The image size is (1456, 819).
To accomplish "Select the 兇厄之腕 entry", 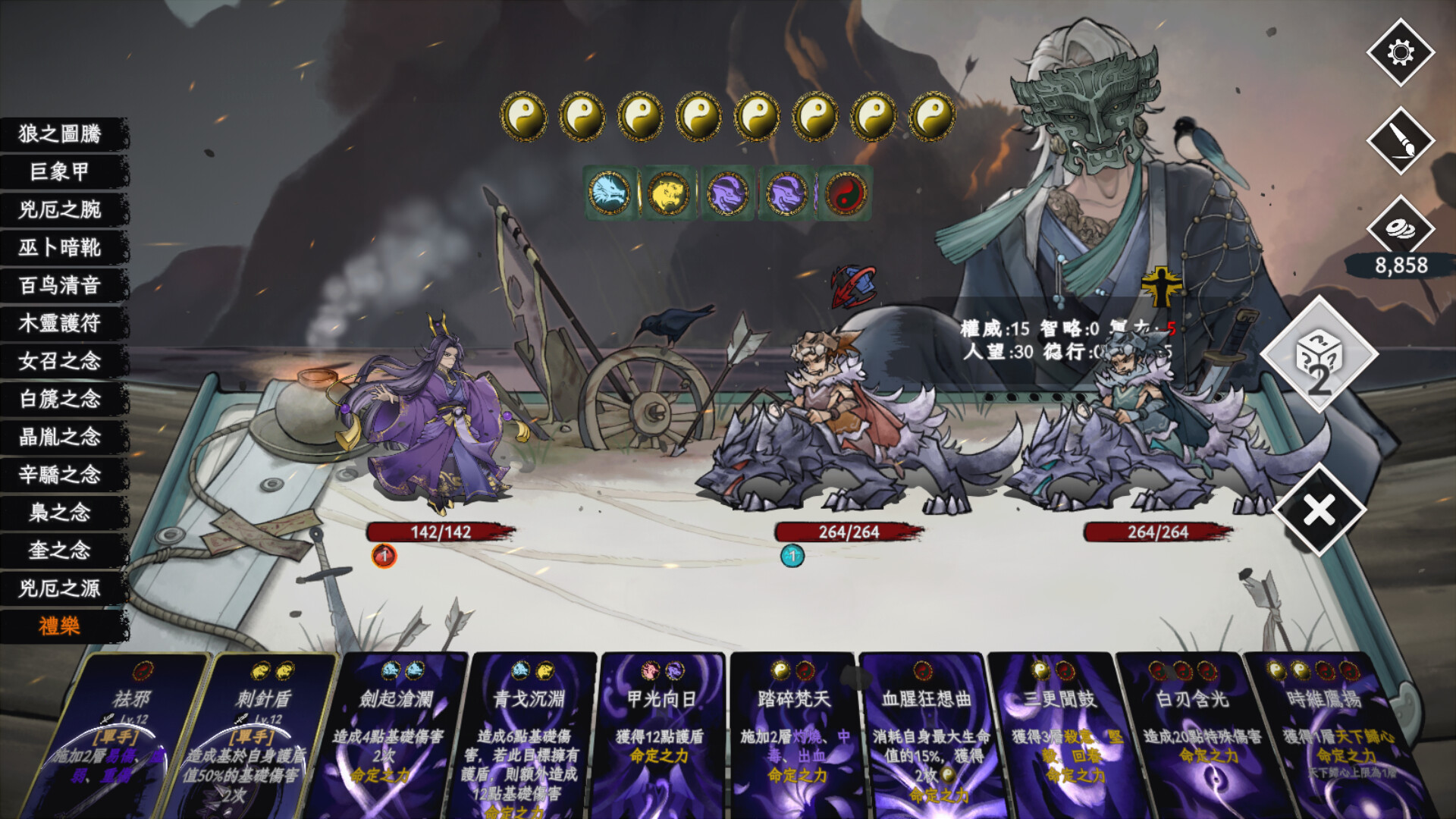I will coord(61,210).
